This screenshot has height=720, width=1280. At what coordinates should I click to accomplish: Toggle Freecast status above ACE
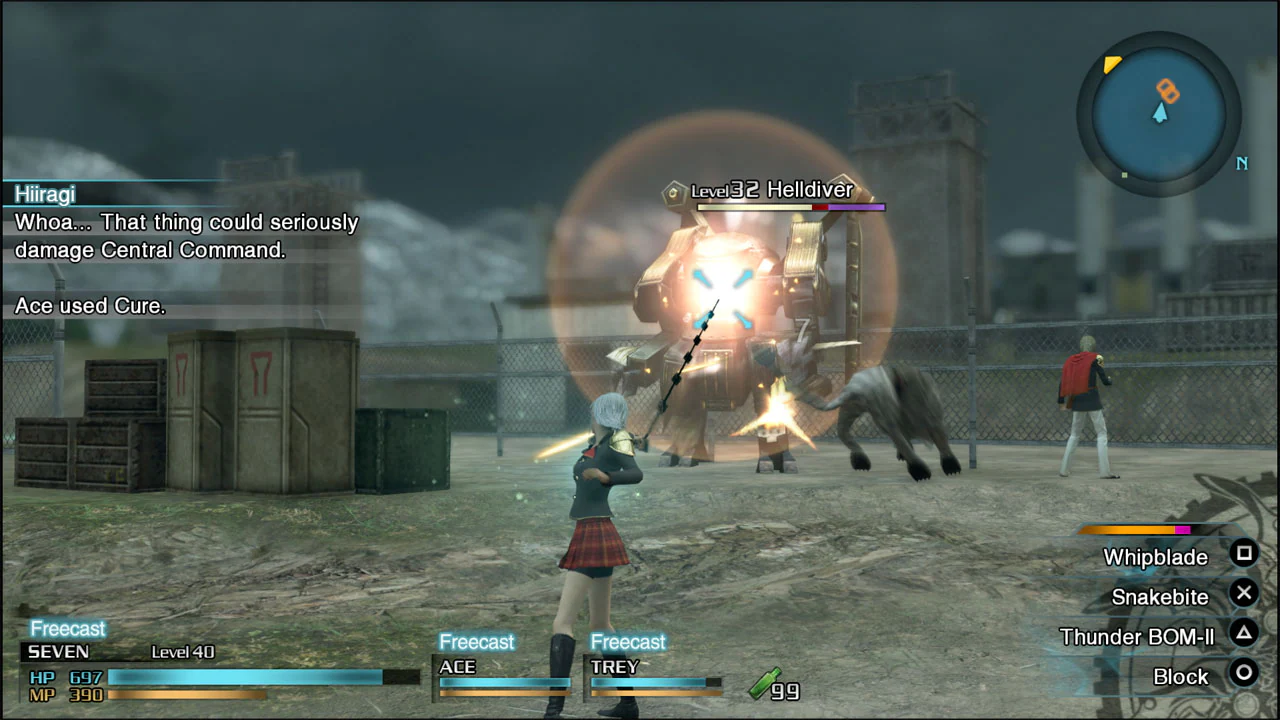point(477,641)
